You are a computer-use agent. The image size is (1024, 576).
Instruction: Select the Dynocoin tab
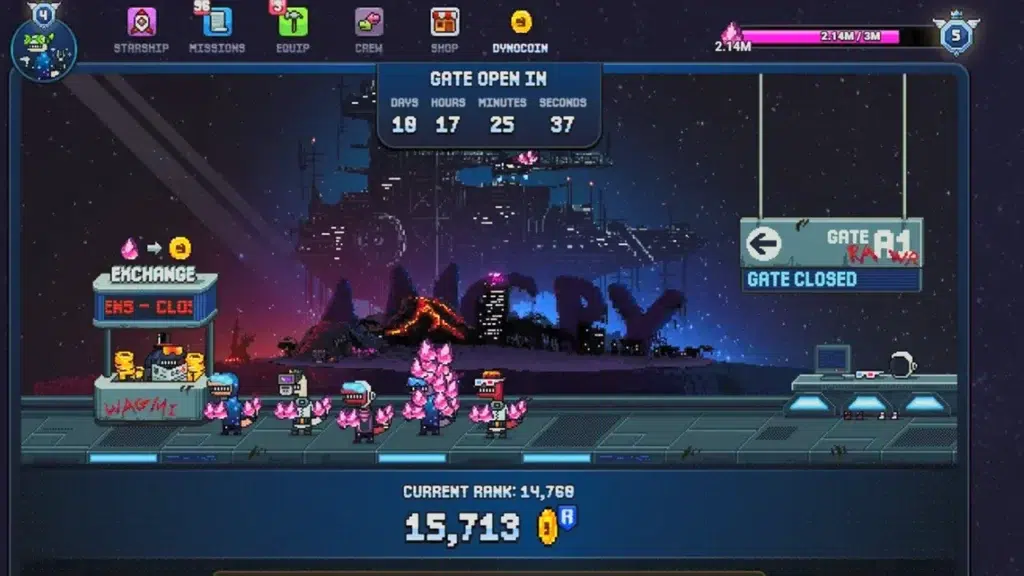click(x=520, y=29)
